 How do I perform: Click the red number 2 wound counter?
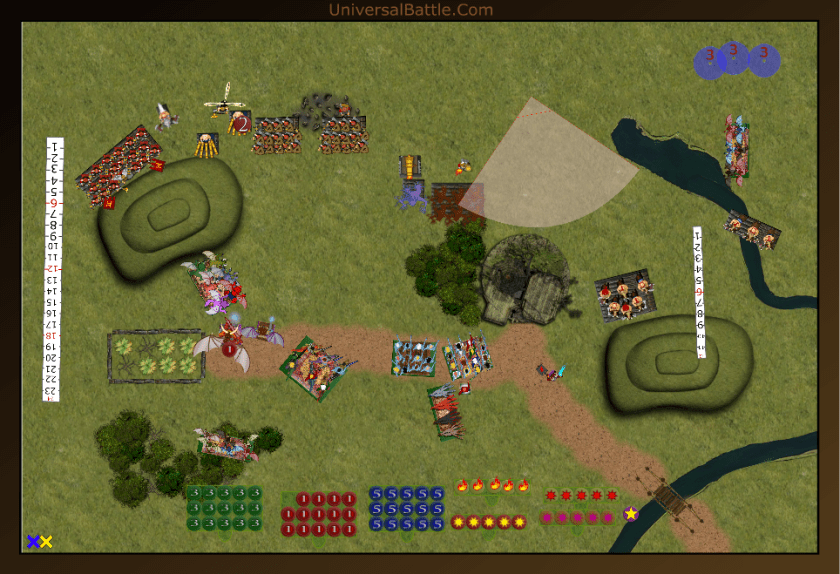click(241, 123)
